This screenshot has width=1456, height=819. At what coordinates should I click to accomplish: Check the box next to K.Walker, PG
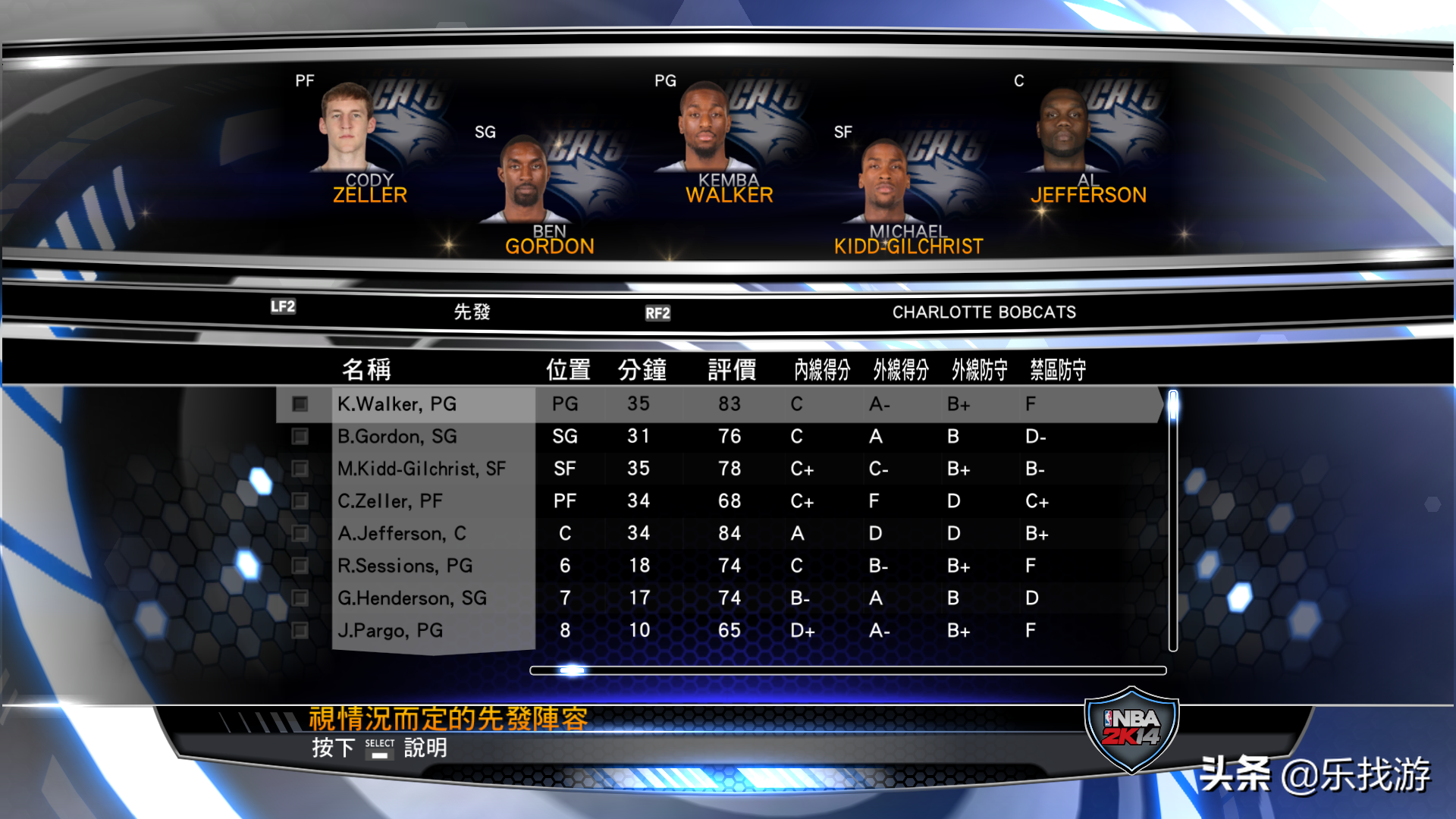tap(300, 403)
